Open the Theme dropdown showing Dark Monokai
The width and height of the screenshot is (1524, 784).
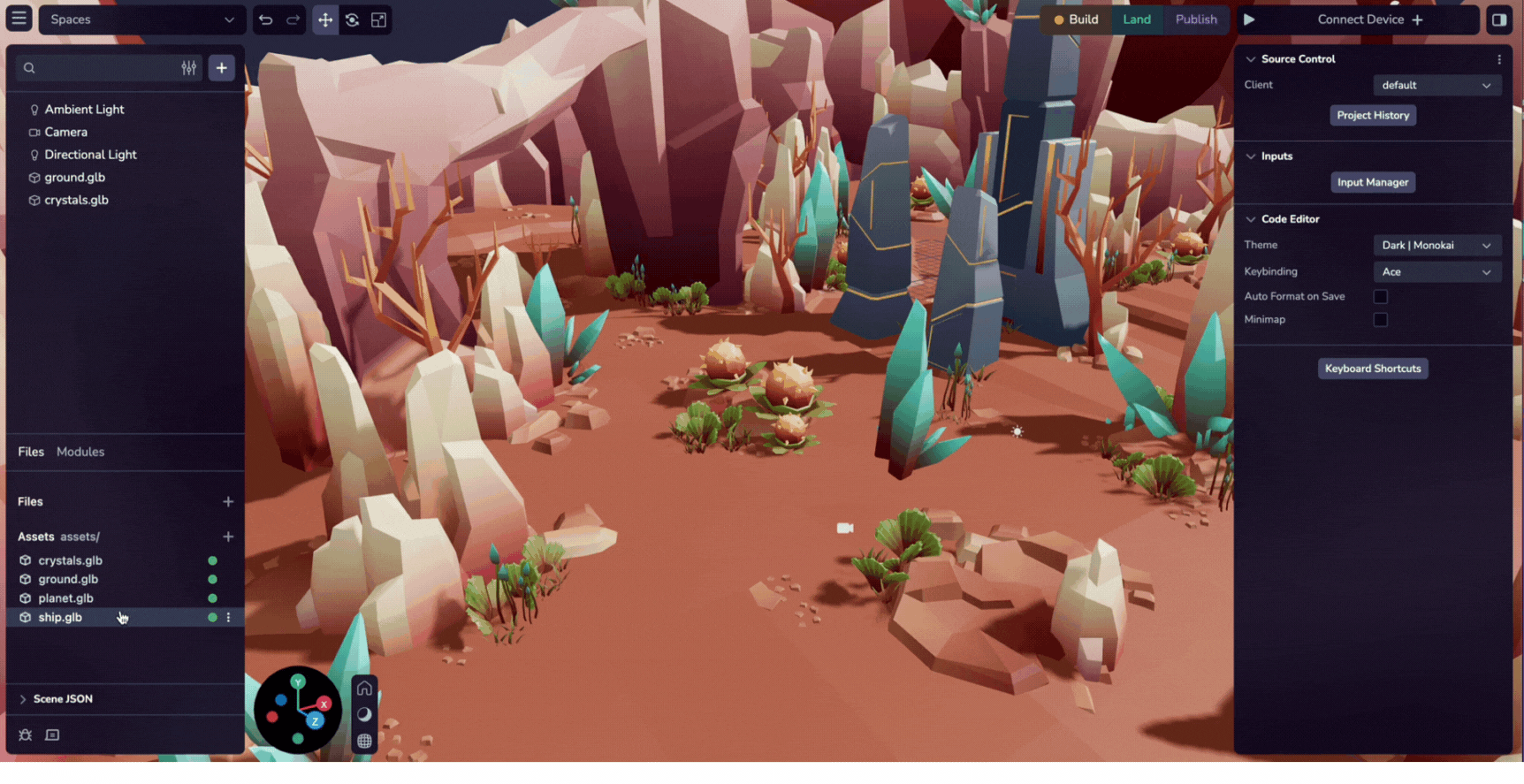click(1437, 245)
